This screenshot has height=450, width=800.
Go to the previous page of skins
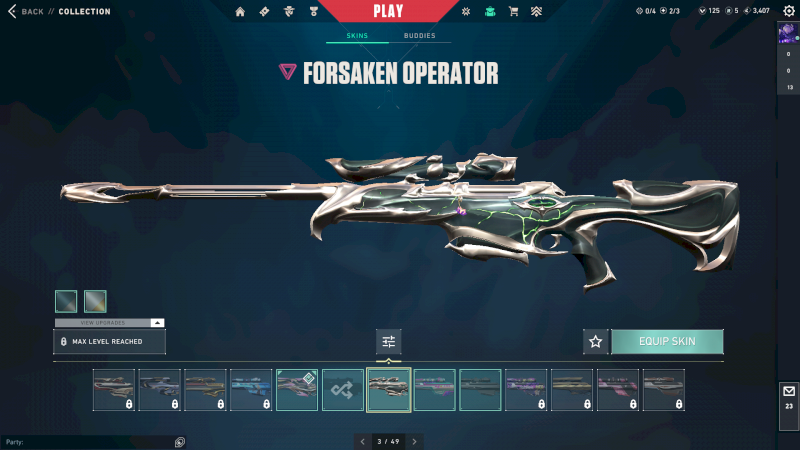coord(362,441)
